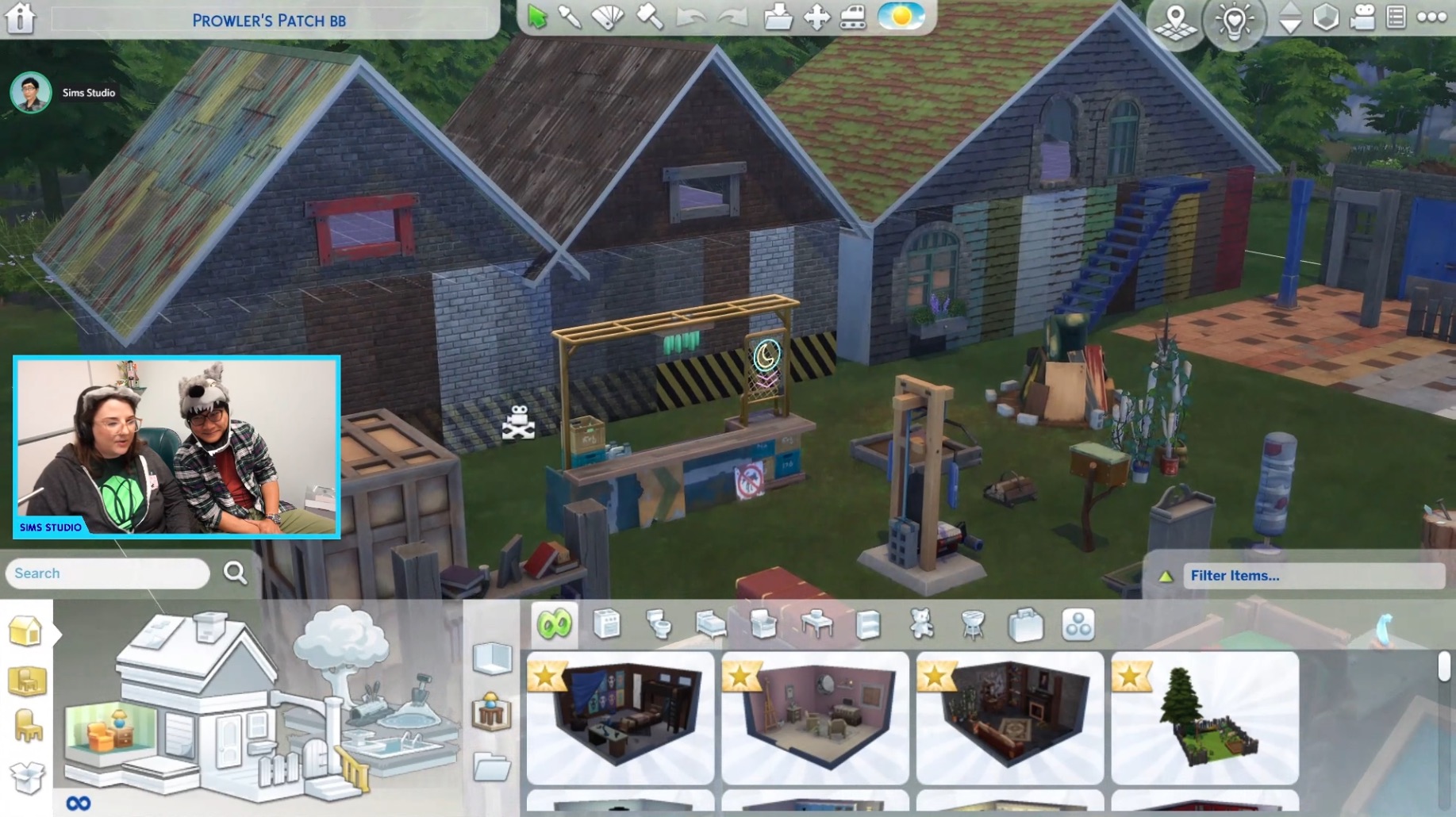
Task: Select the green arrow select tool
Action: 537,17
